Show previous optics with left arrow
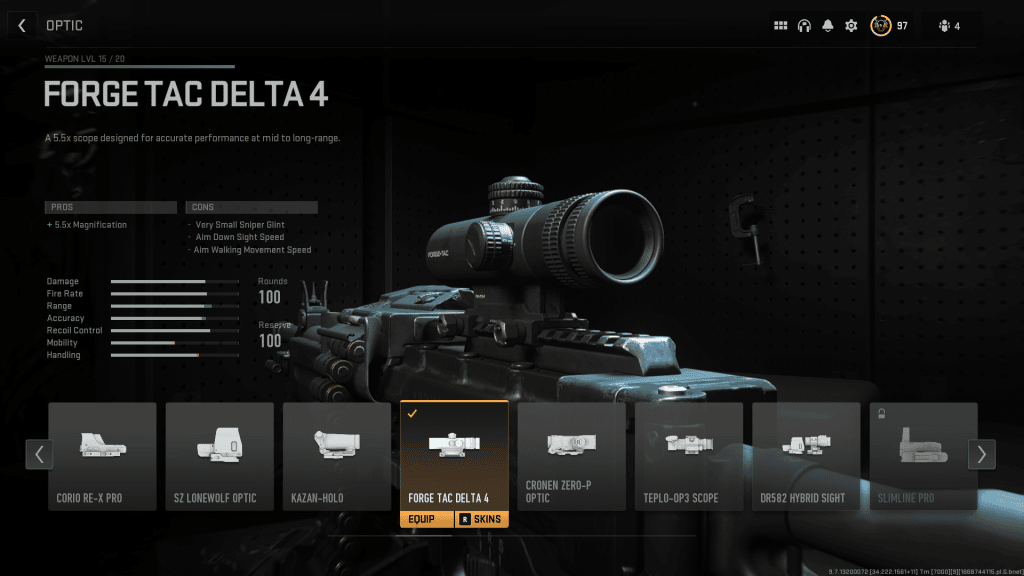Viewport: 1024px width, 576px height. (x=38, y=454)
